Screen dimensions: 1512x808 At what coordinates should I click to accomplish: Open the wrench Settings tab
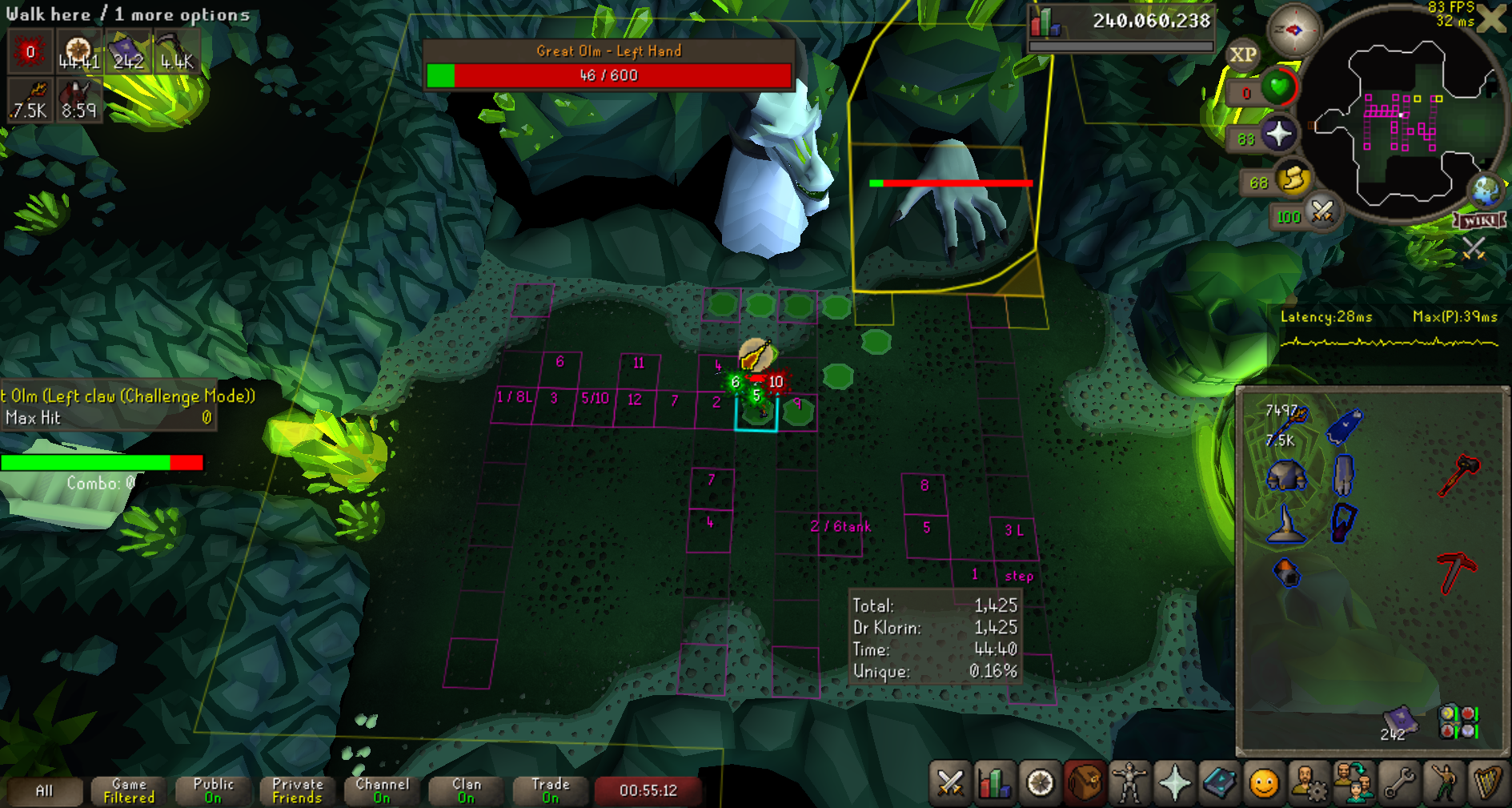1399,783
